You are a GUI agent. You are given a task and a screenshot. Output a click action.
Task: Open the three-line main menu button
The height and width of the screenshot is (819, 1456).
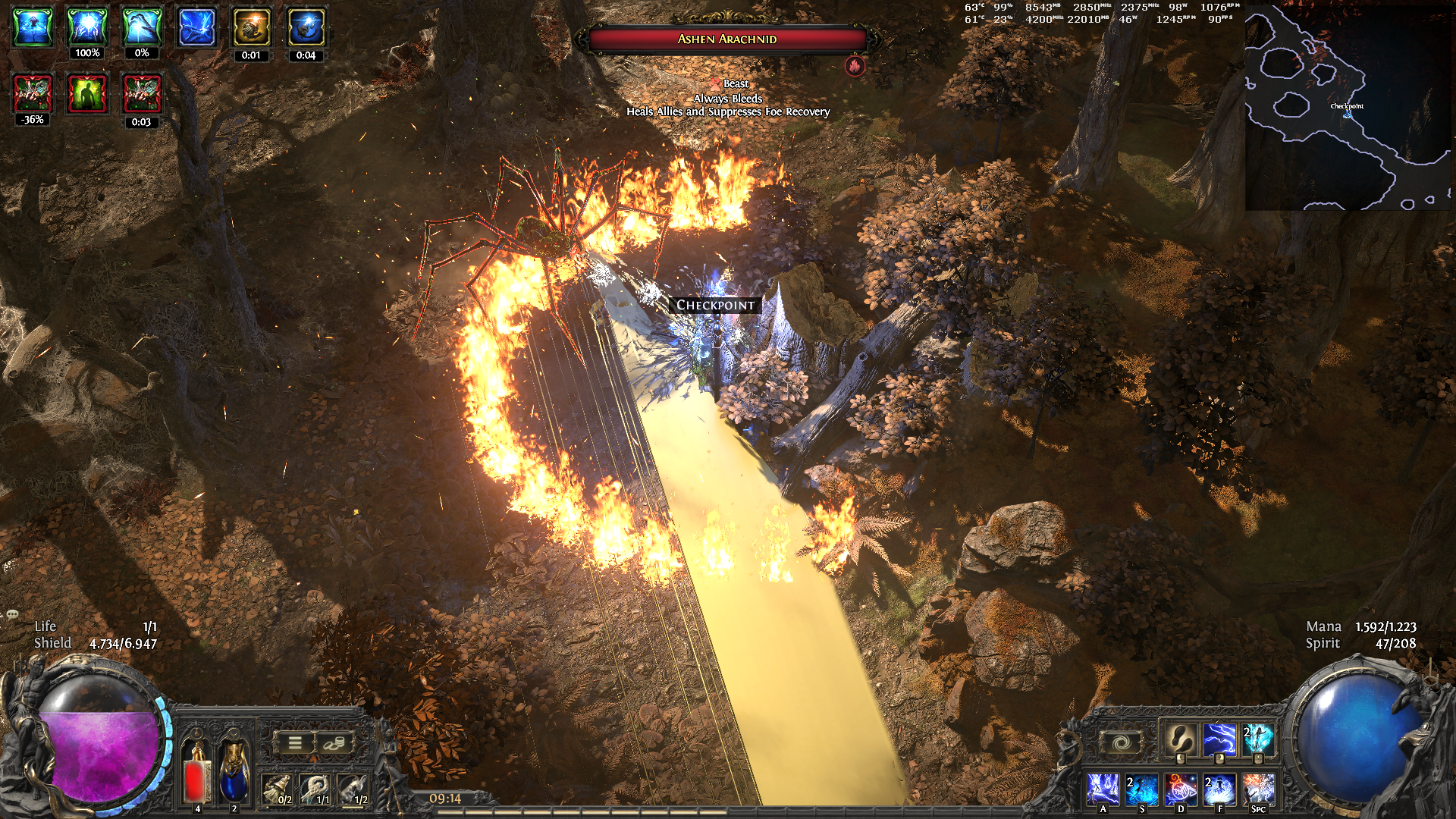295,743
